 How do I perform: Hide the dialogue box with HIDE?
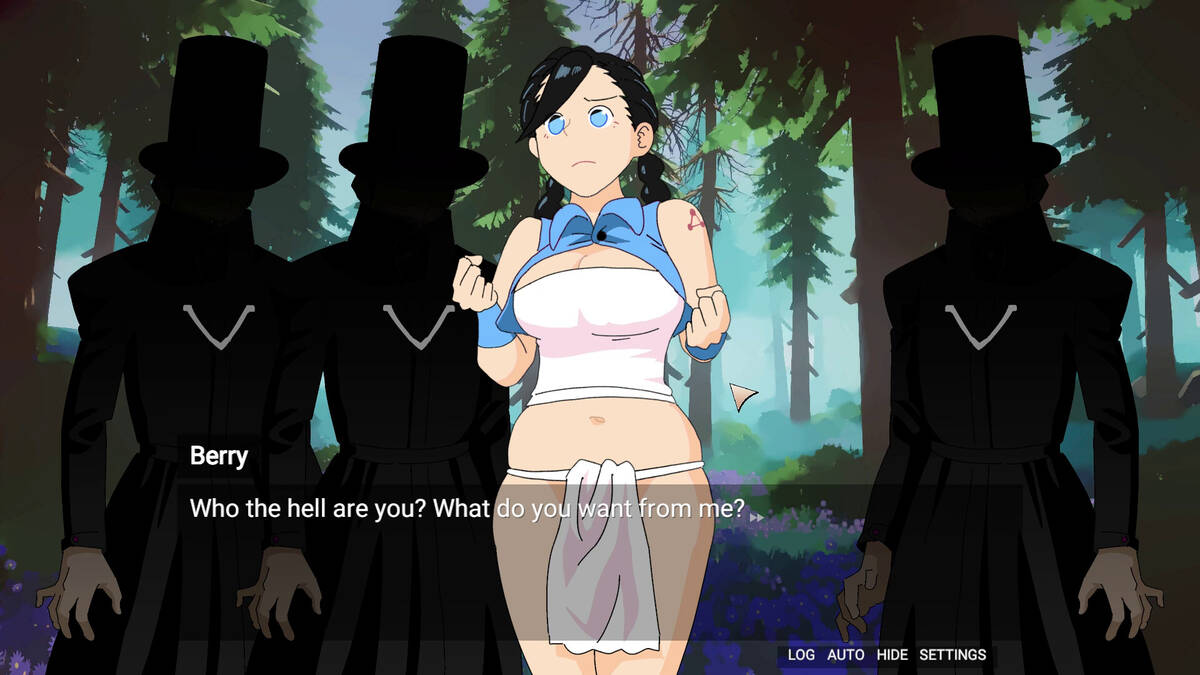tap(892, 655)
